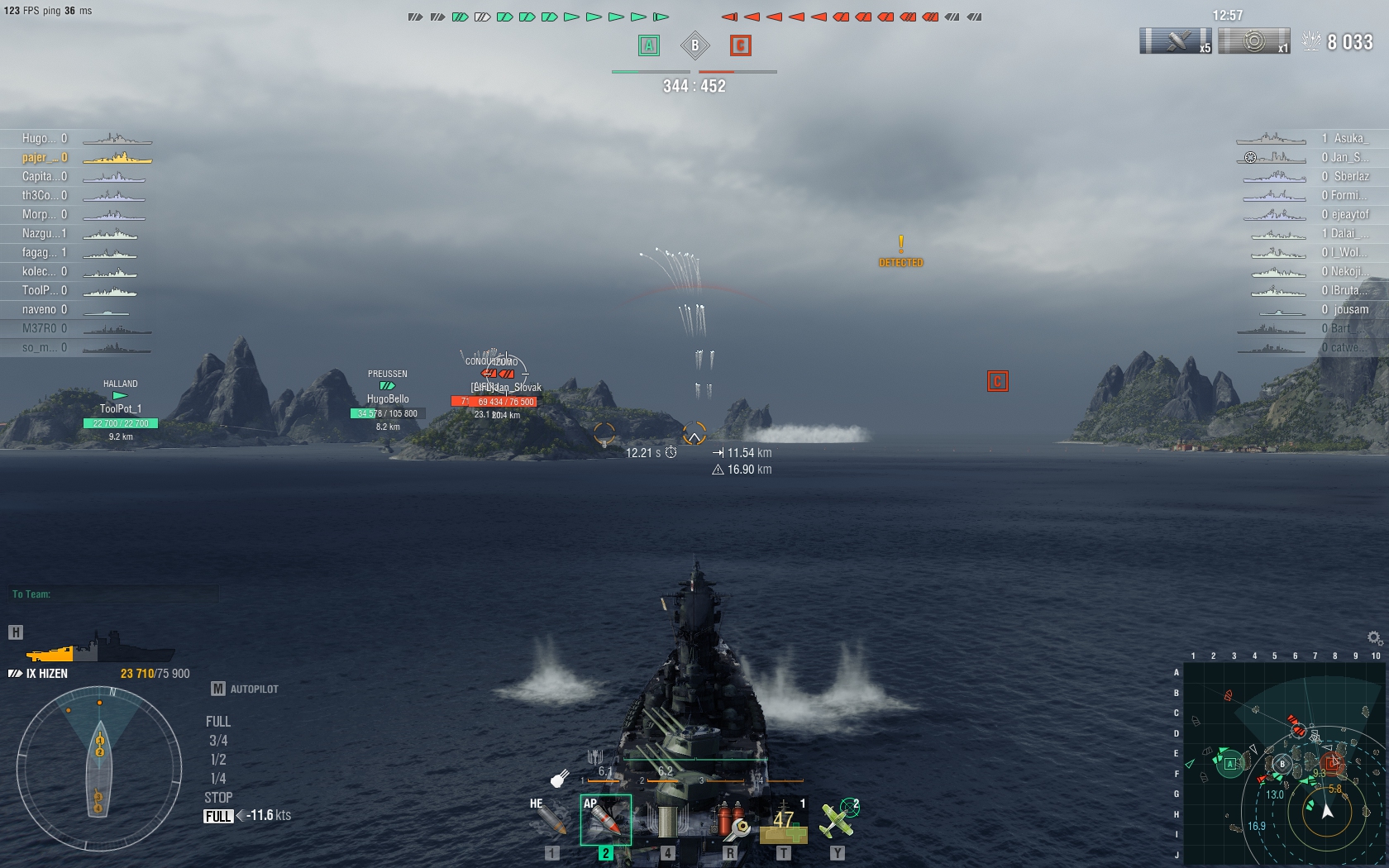Set engine telegraph to 1/2 speed
The width and height of the screenshot is (1389, 868).
[218, 760]
